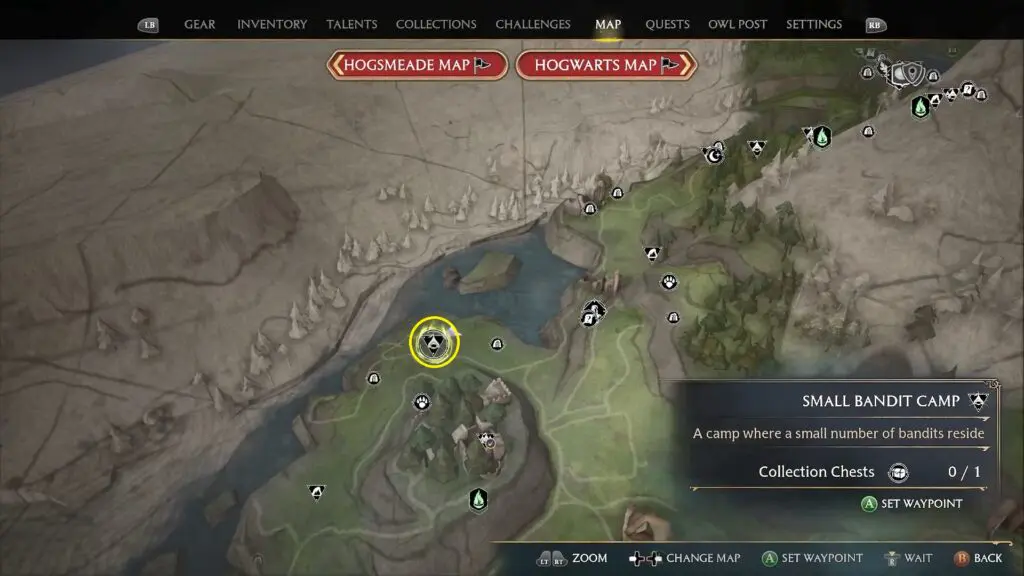Viewport: 1024px width, 576px height.
Task: Open the Challenges tab
Action: point(533,24)
